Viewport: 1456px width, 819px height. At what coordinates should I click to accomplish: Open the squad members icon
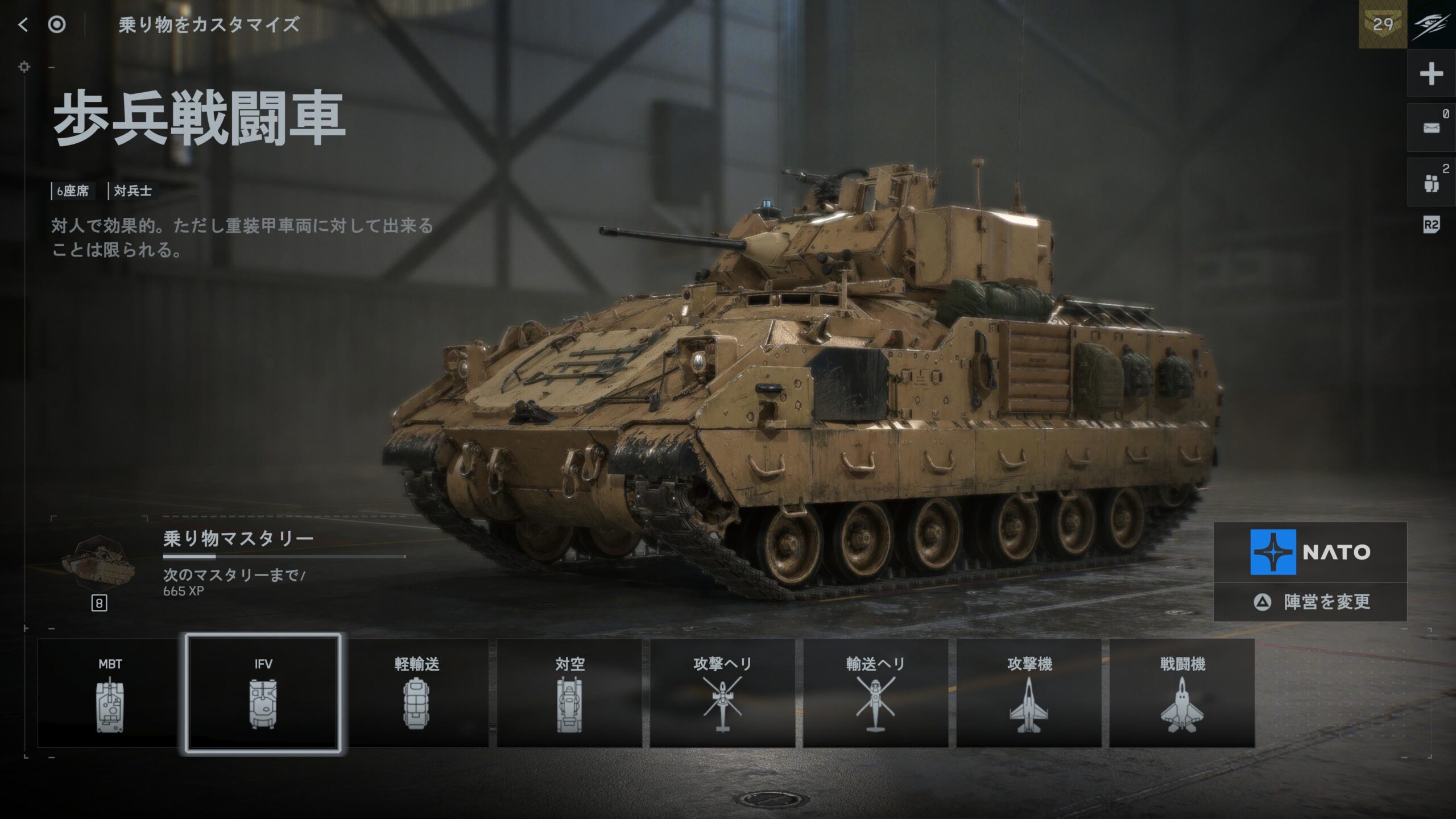1431,183
